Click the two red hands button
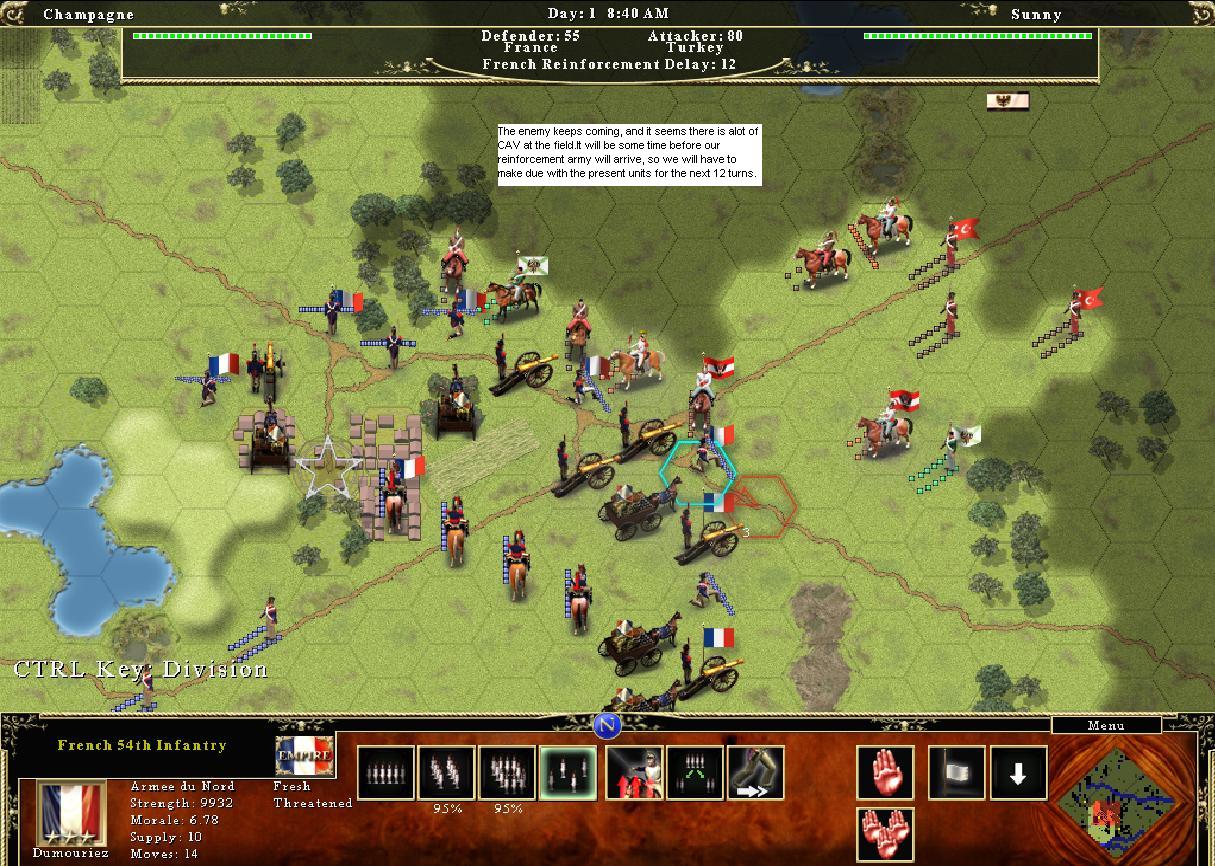This screenshot has width=1215, height=866. tap(885, 834)
